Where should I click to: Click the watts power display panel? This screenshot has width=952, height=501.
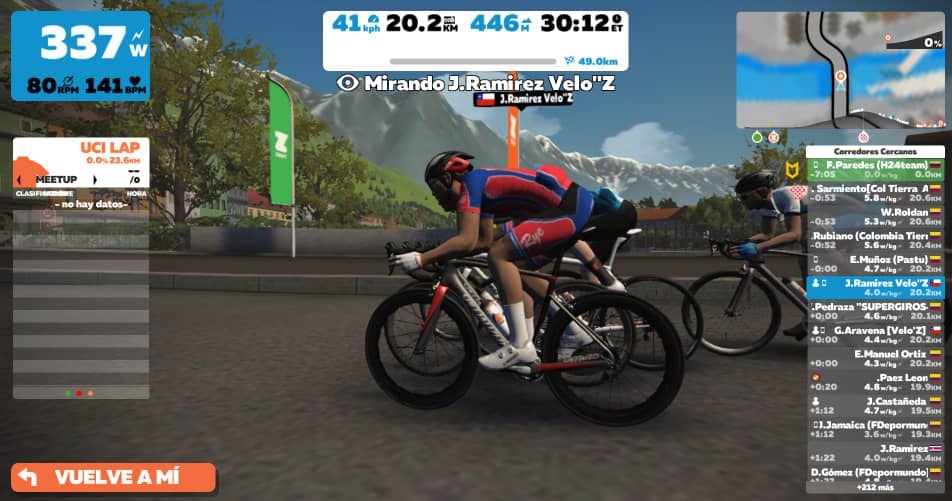(81, 56)
